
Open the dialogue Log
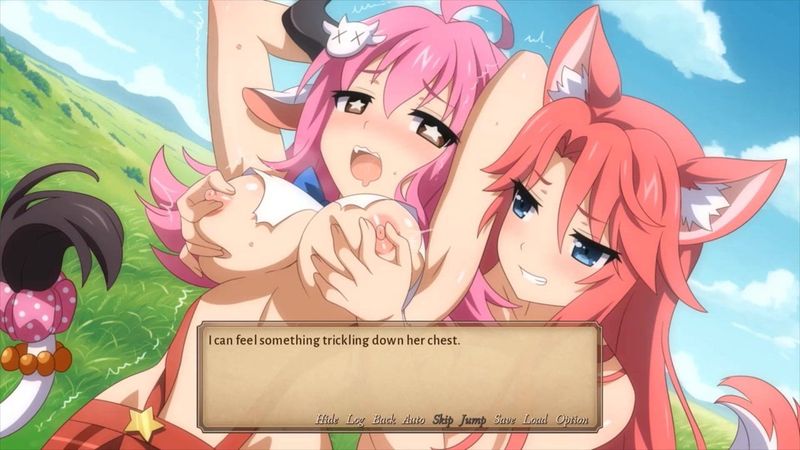(355, 419)
